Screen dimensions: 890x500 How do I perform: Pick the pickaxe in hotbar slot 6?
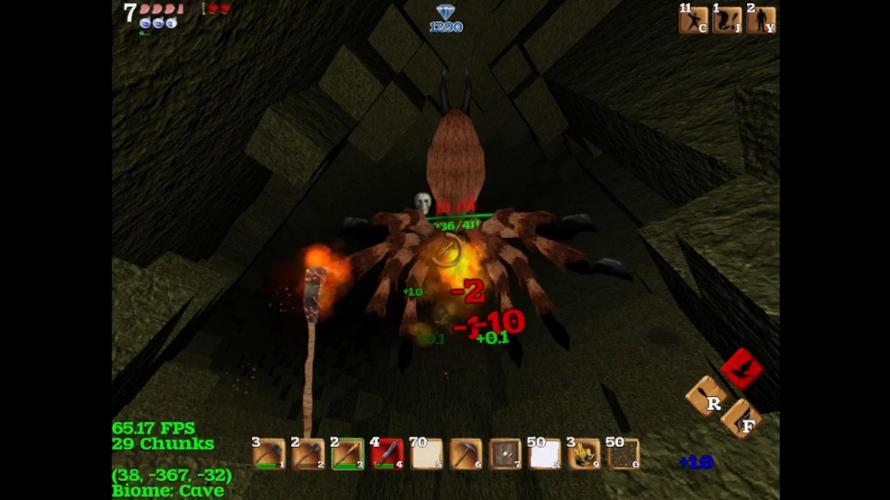466,455
